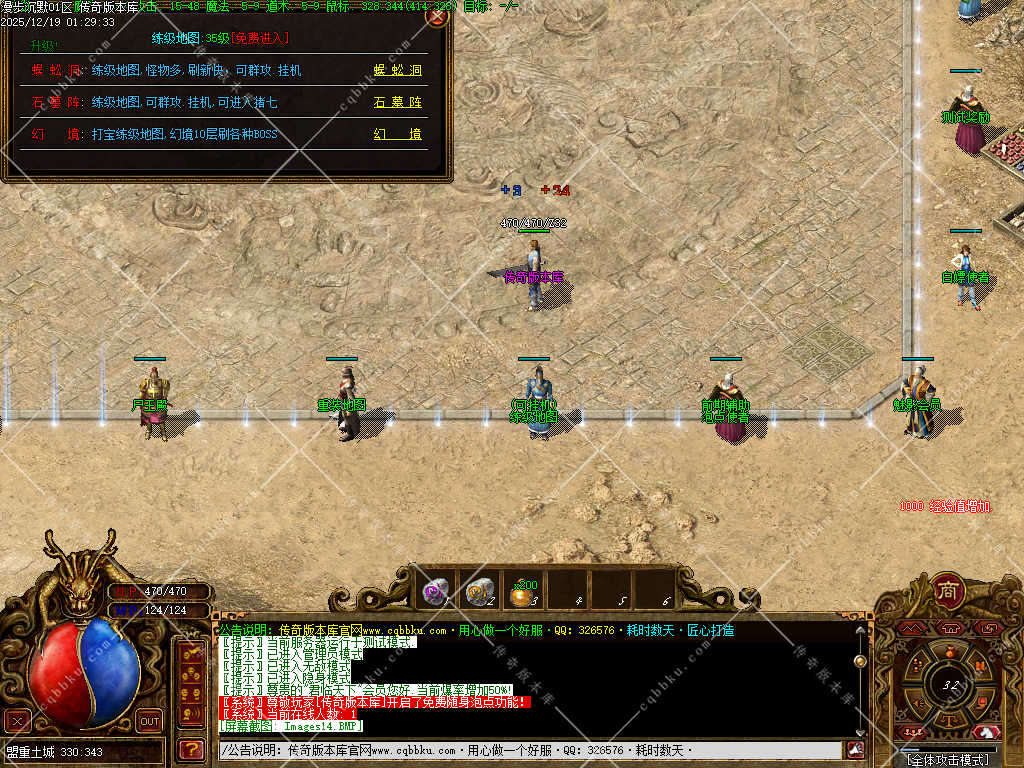
Task: Click into the chat input field
Action: 530,750
